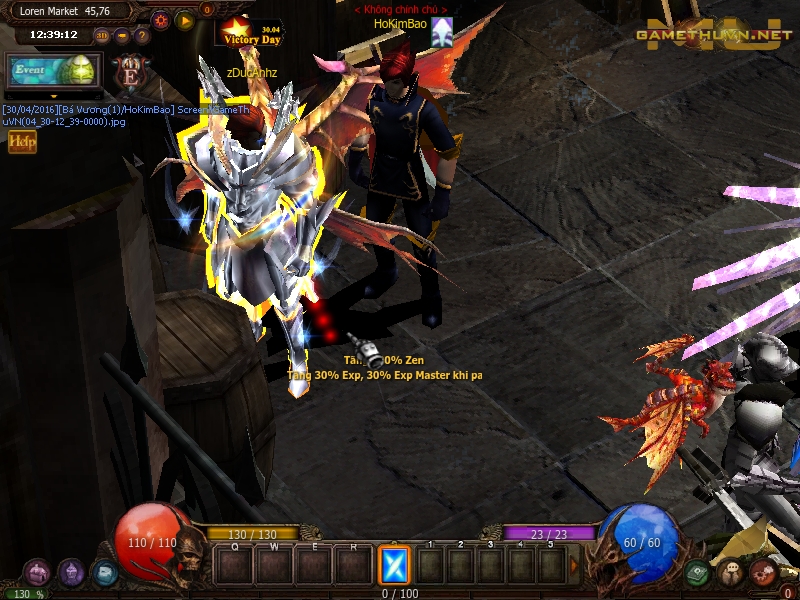Click the HoKimBao player guild emblem
The height and width of the screenshot is (600, 800).
pos(442,32)
